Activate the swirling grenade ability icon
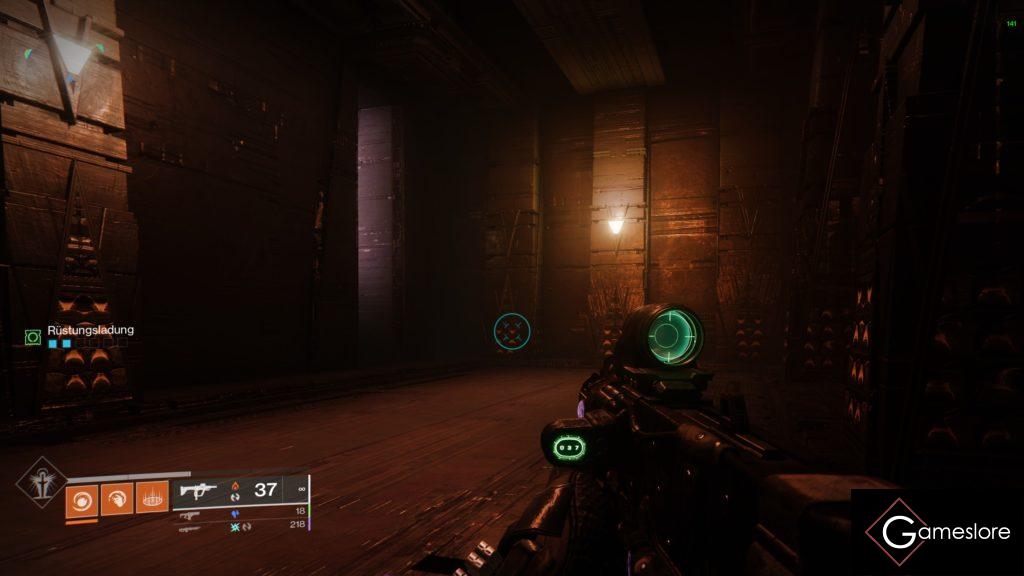Viewport: 1024px width, 576px height. click(82, 497)
